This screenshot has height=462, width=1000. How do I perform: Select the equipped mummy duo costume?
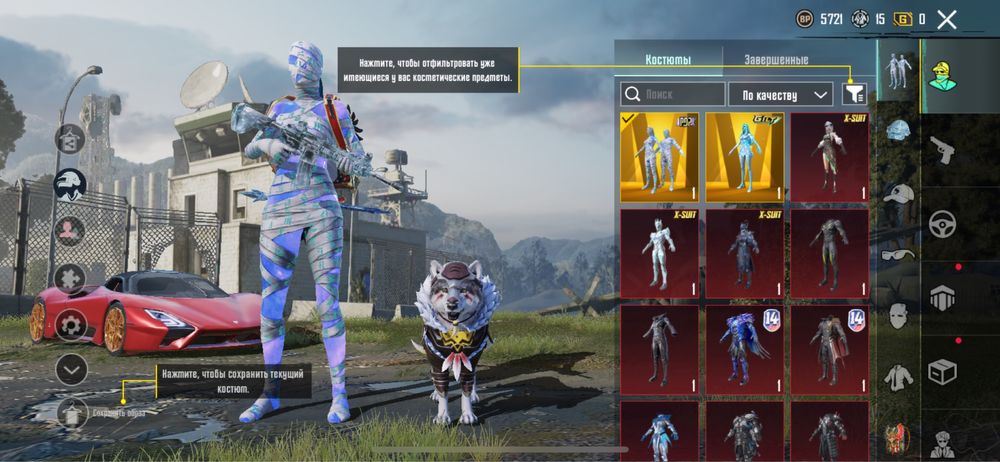pos(658,157)
